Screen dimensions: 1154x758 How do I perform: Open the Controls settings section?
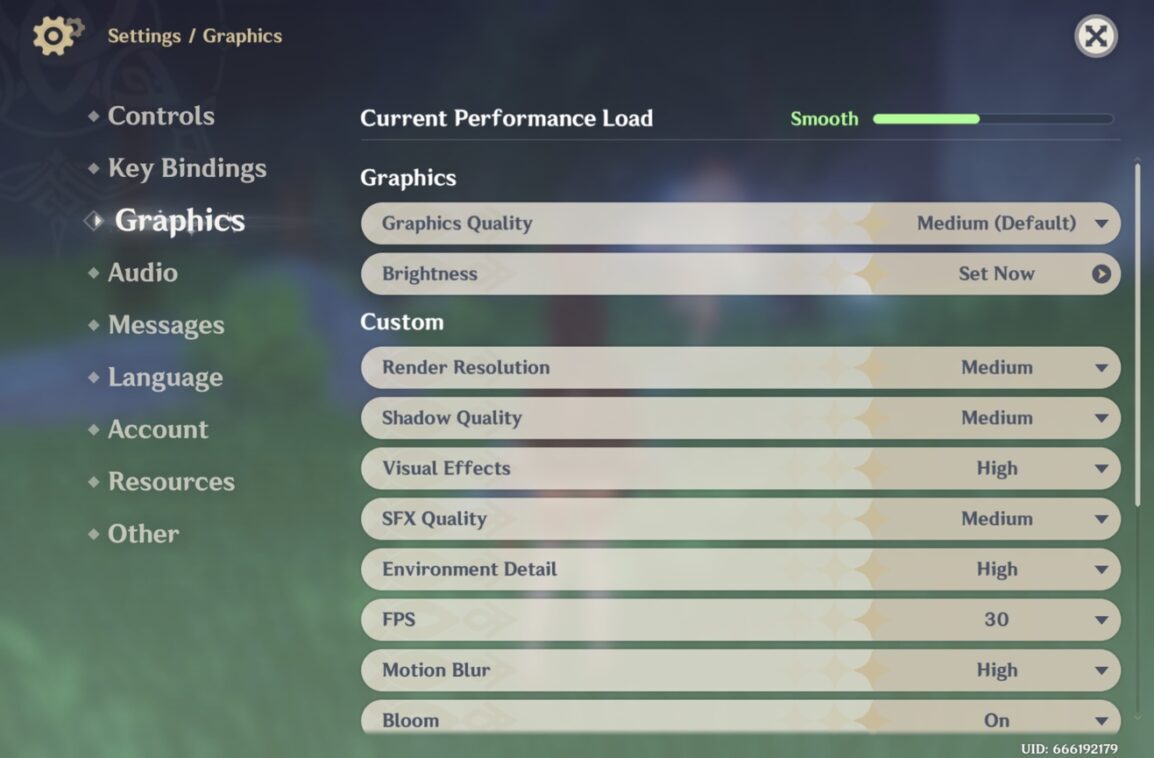click(160, 116)
